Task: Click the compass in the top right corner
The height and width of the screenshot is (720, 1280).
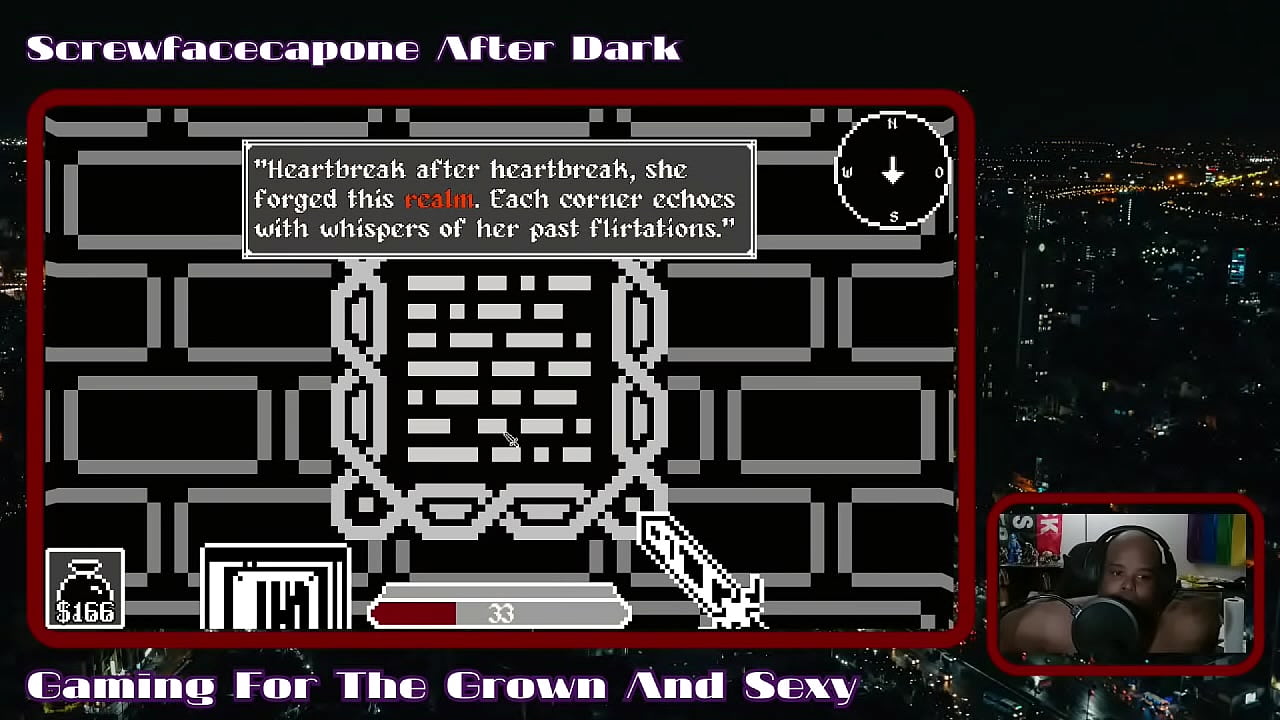Action: (x=893, y=168)
